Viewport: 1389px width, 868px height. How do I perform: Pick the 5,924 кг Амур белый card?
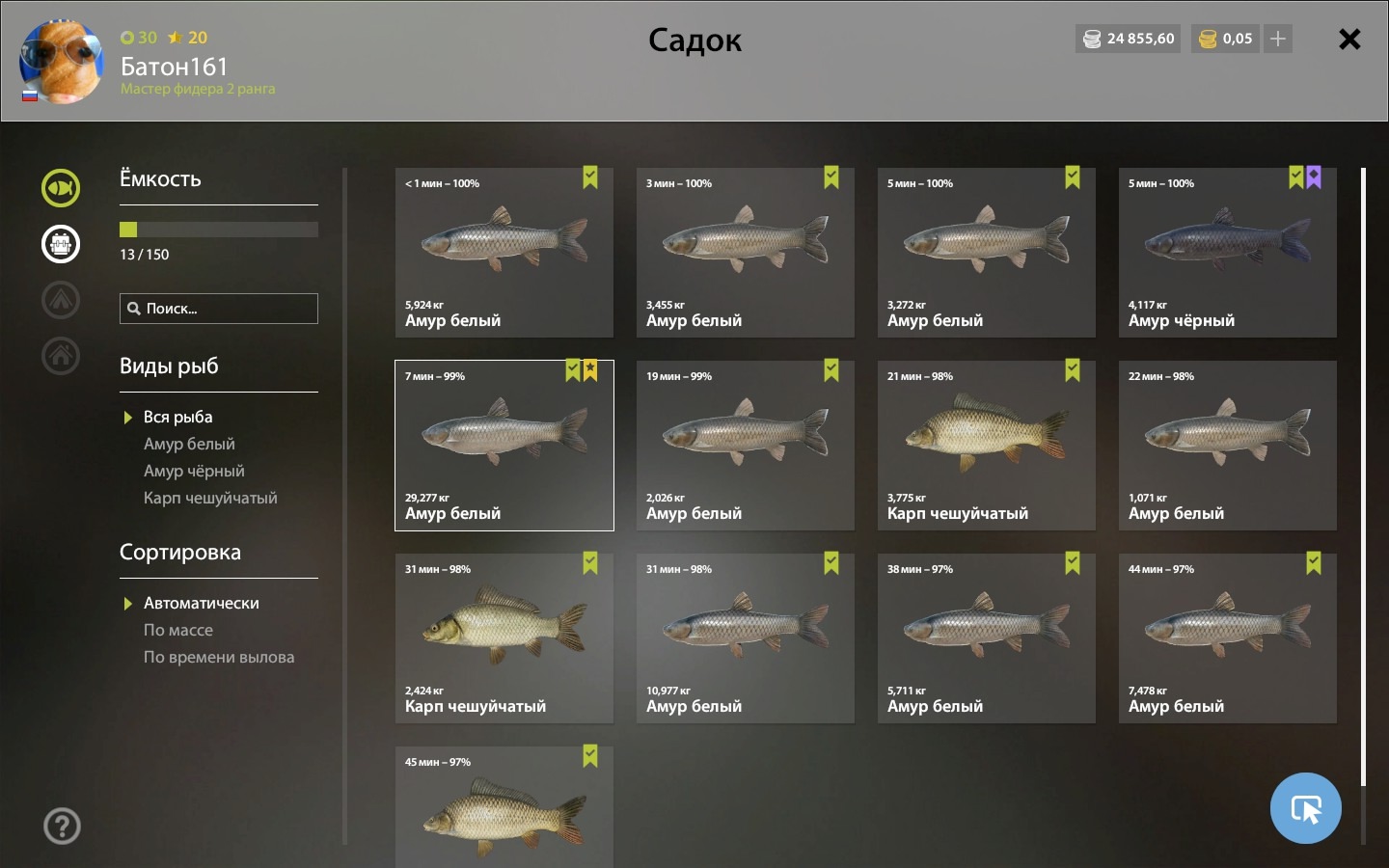point(504,253)
